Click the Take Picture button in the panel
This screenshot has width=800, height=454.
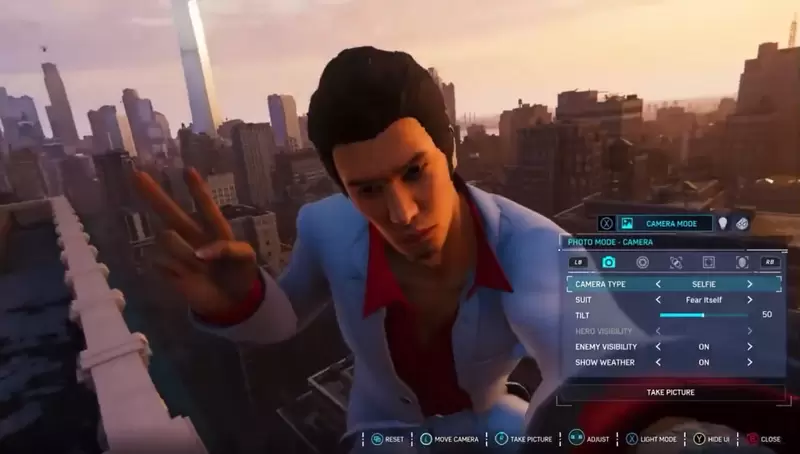click(670, 393)
